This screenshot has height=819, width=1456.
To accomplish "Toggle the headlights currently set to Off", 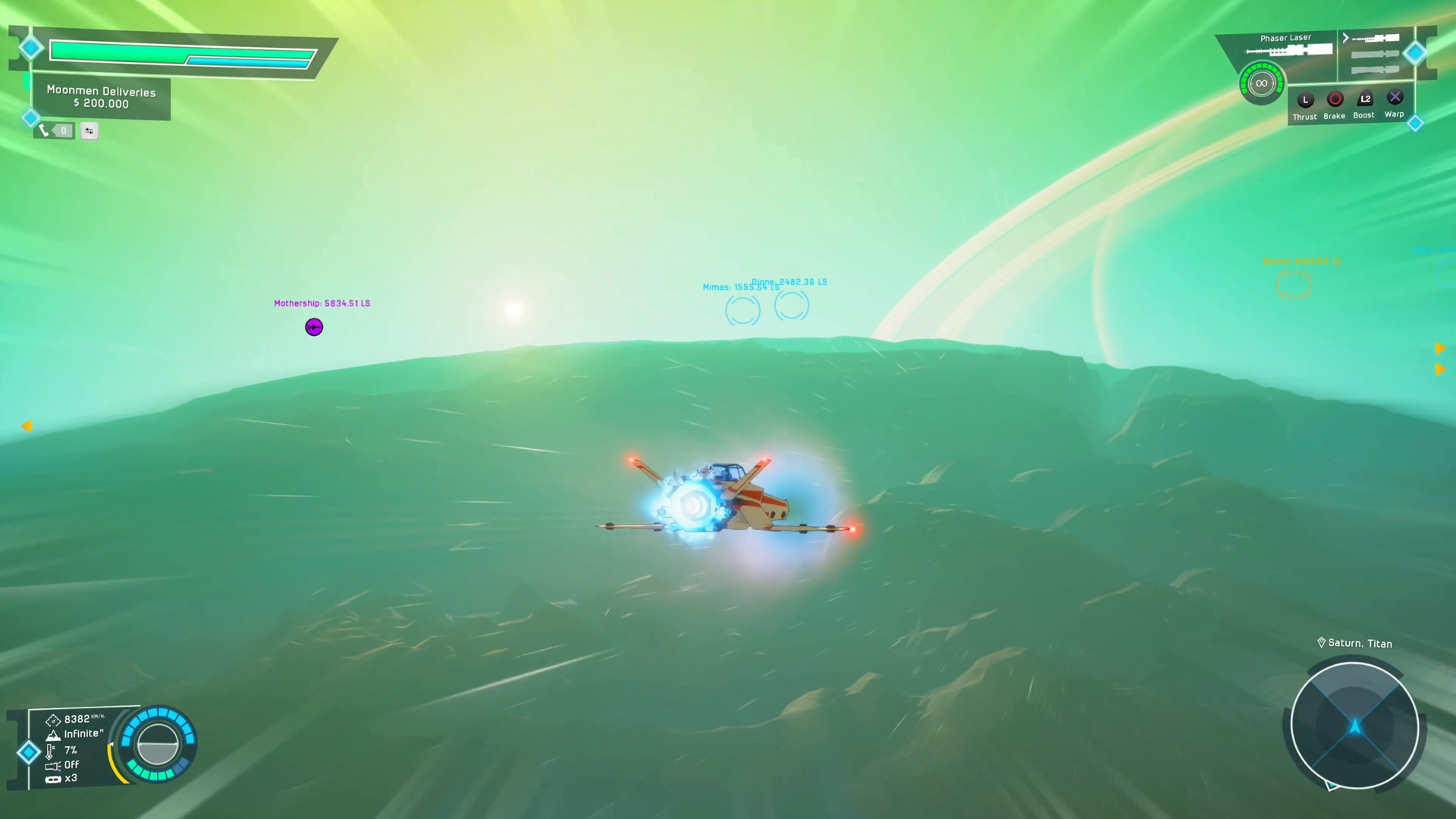I will 52,765.
